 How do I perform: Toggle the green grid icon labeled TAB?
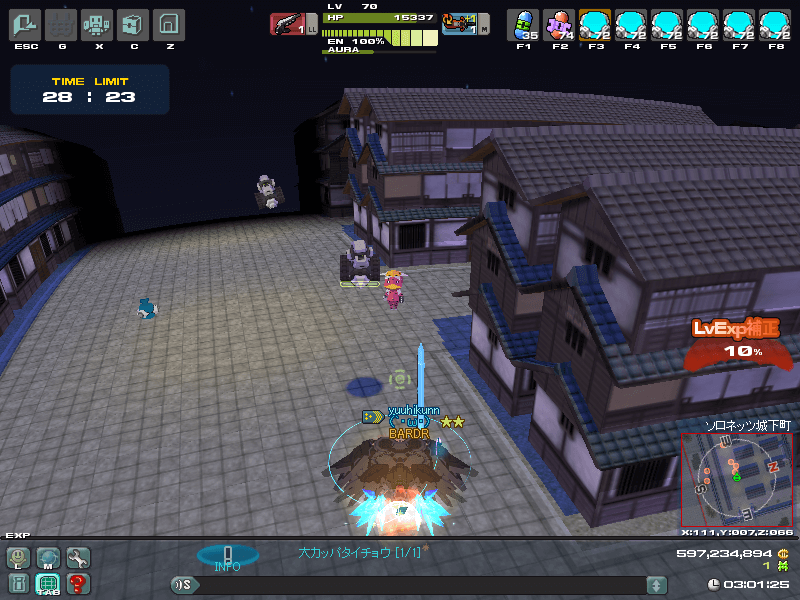click(48, 583)
